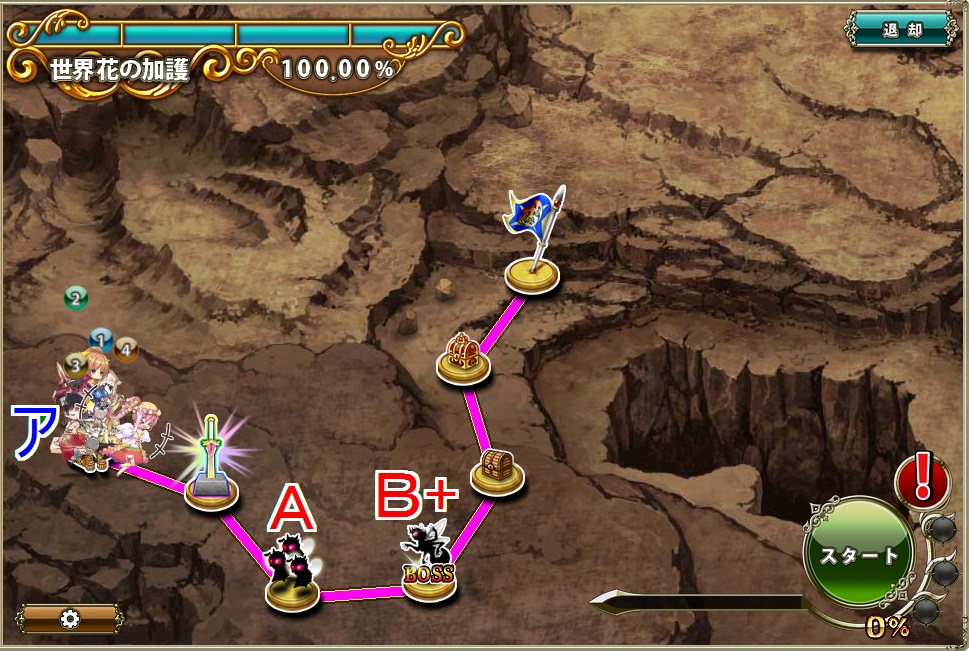The width and height of the screenshot is (969, 651).
Task: Open the gear settings button
Action: 70,619
